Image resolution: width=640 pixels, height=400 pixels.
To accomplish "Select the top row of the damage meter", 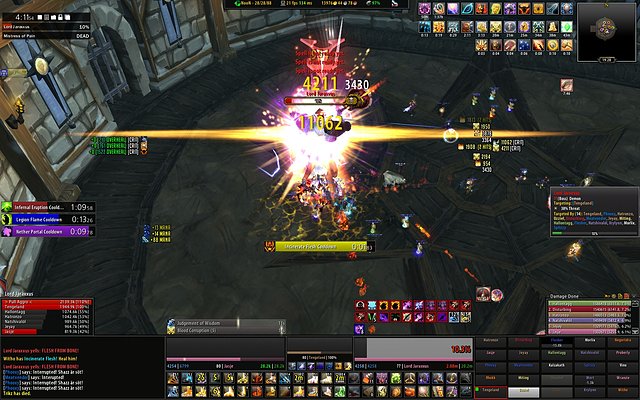I will point(590,306).
